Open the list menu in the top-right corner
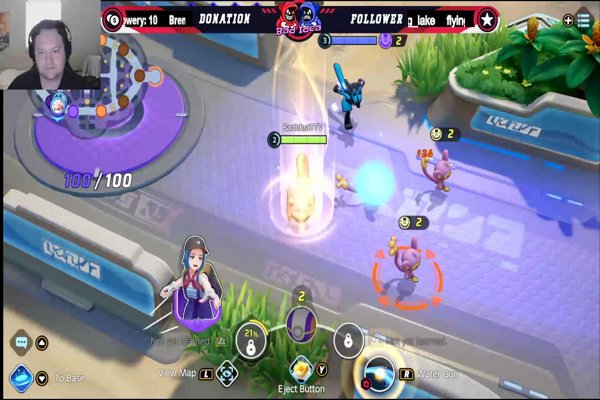 (x=583, y=19)
